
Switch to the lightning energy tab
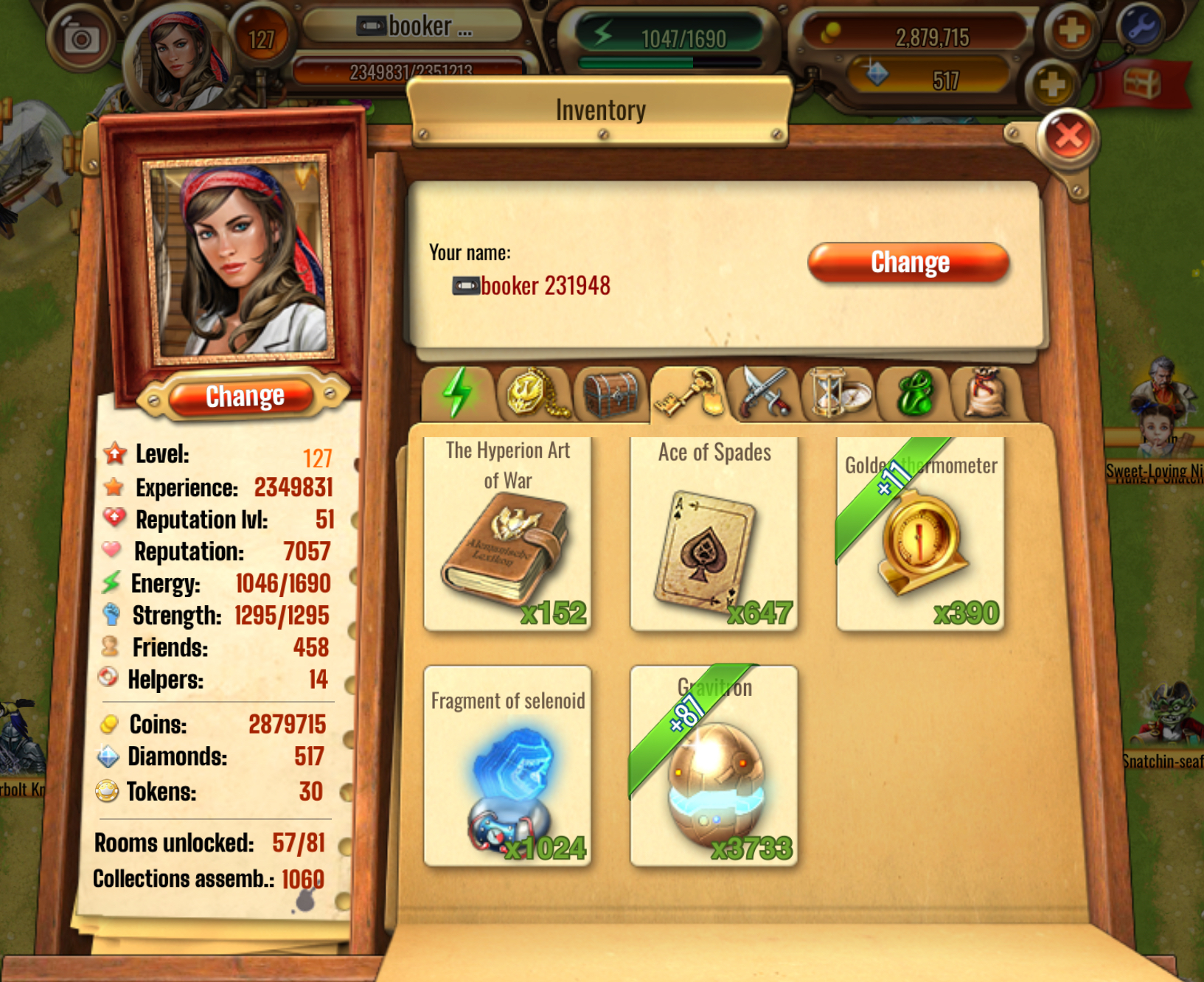point(457,392)
